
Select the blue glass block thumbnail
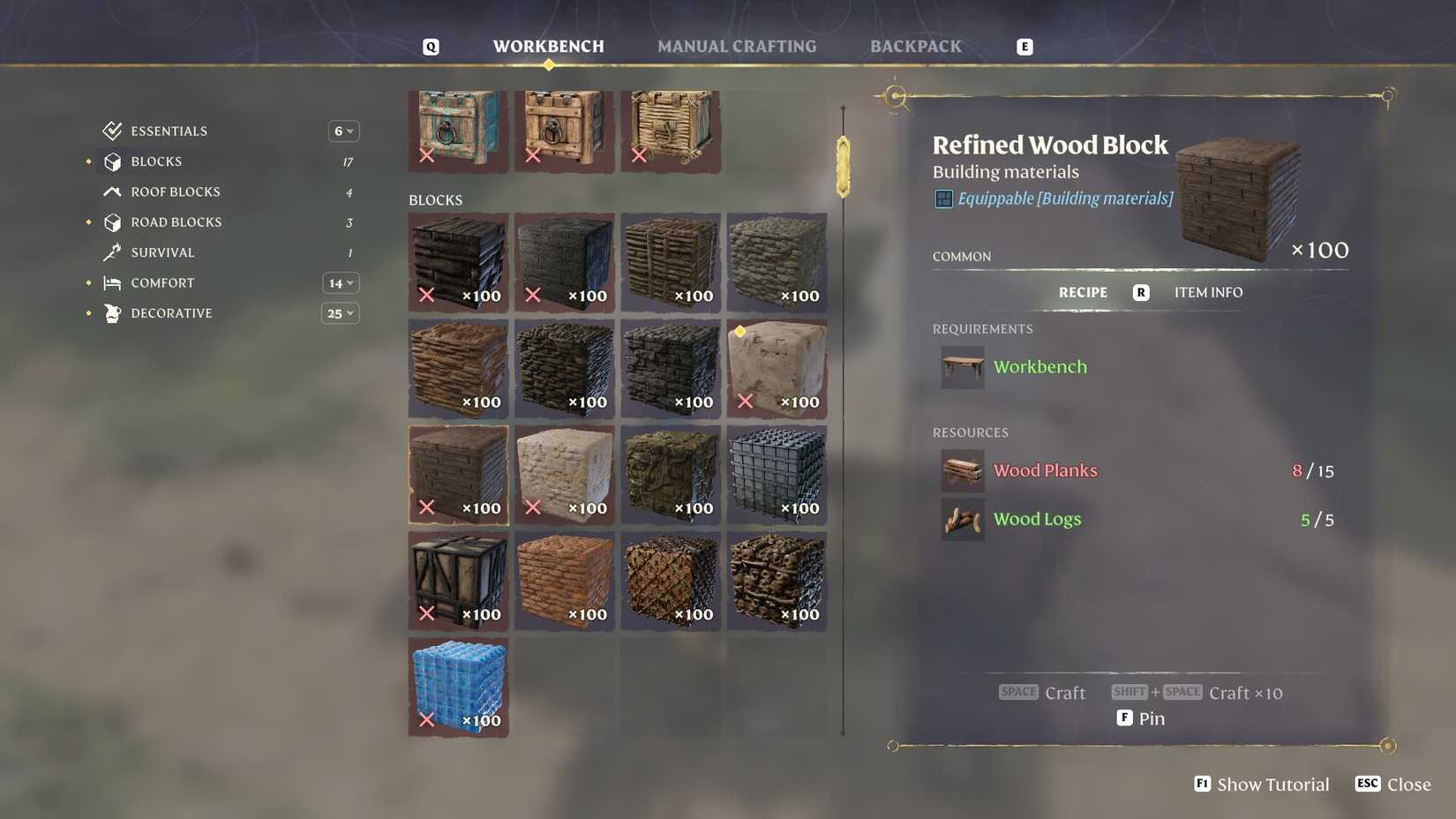pos(458,687)
